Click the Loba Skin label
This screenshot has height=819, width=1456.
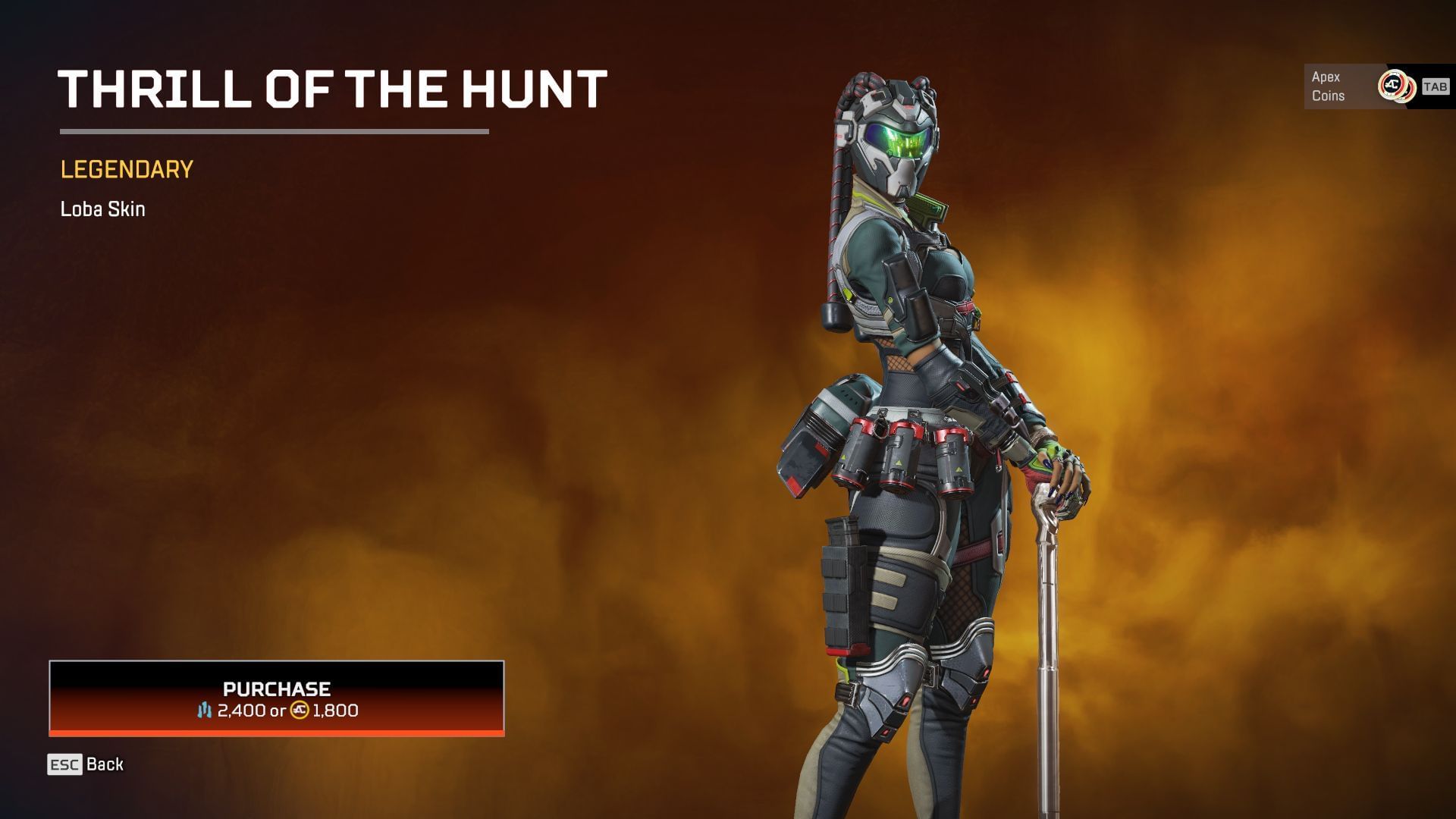point(103,209)
